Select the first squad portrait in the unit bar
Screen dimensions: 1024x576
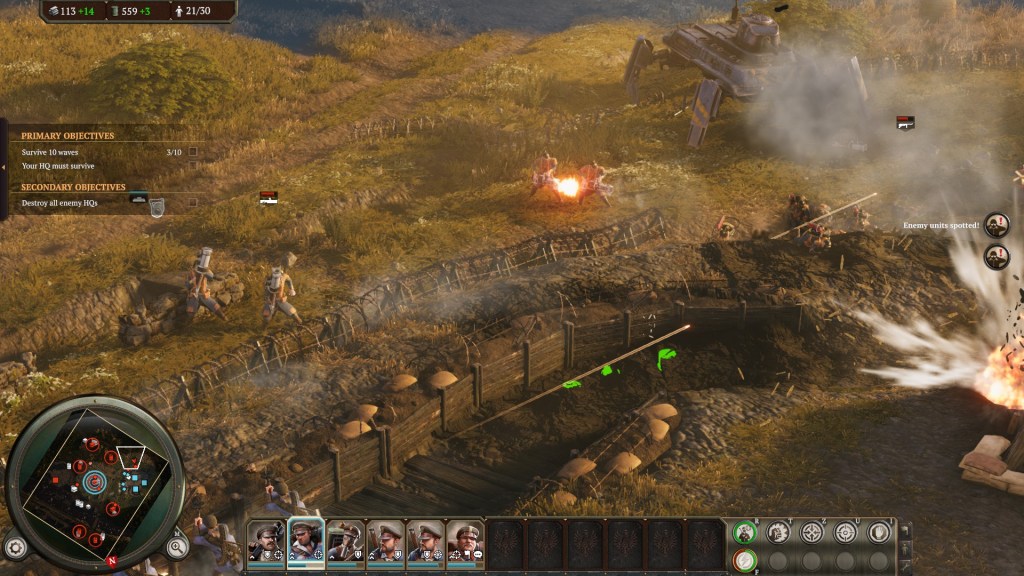click(x=266, y=541)
